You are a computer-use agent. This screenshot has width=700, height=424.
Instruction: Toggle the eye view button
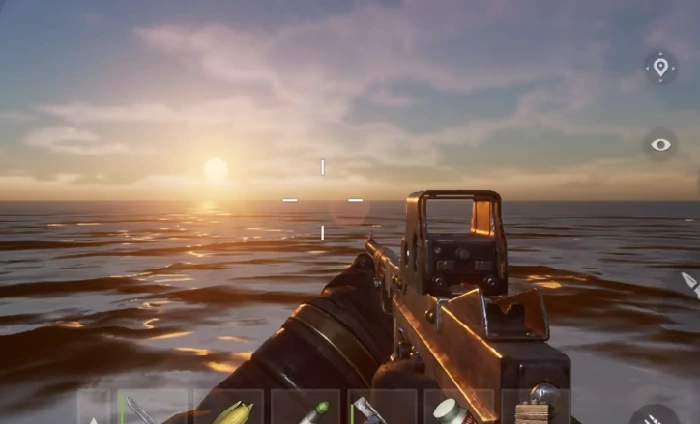(x=660, y=145)
